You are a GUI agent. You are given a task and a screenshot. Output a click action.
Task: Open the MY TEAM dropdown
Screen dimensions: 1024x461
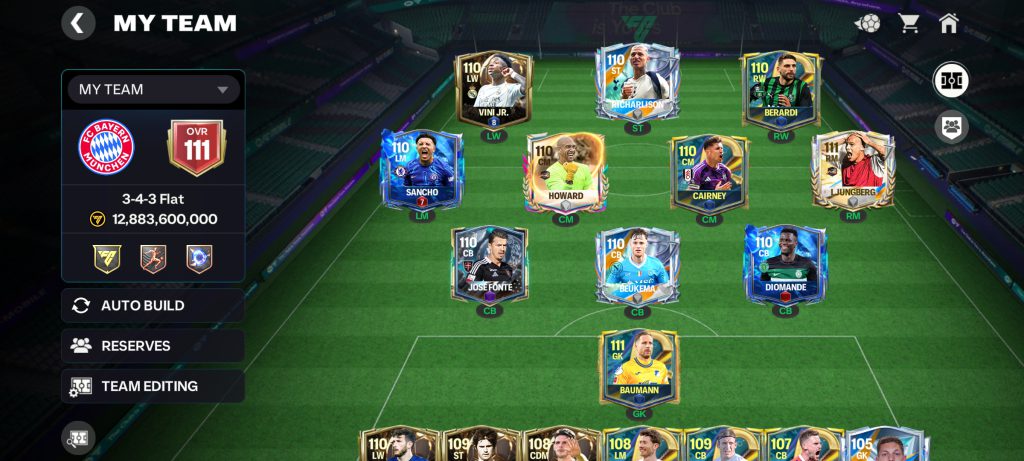point(153,89)
